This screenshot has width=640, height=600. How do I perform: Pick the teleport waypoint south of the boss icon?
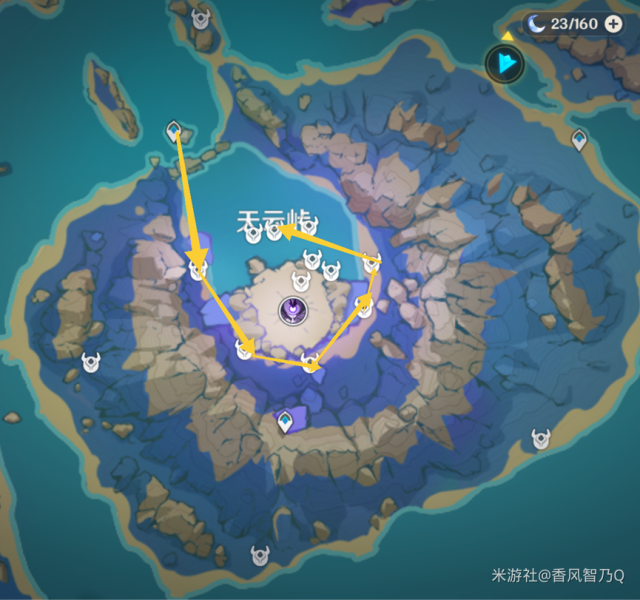tap(286, 423)
